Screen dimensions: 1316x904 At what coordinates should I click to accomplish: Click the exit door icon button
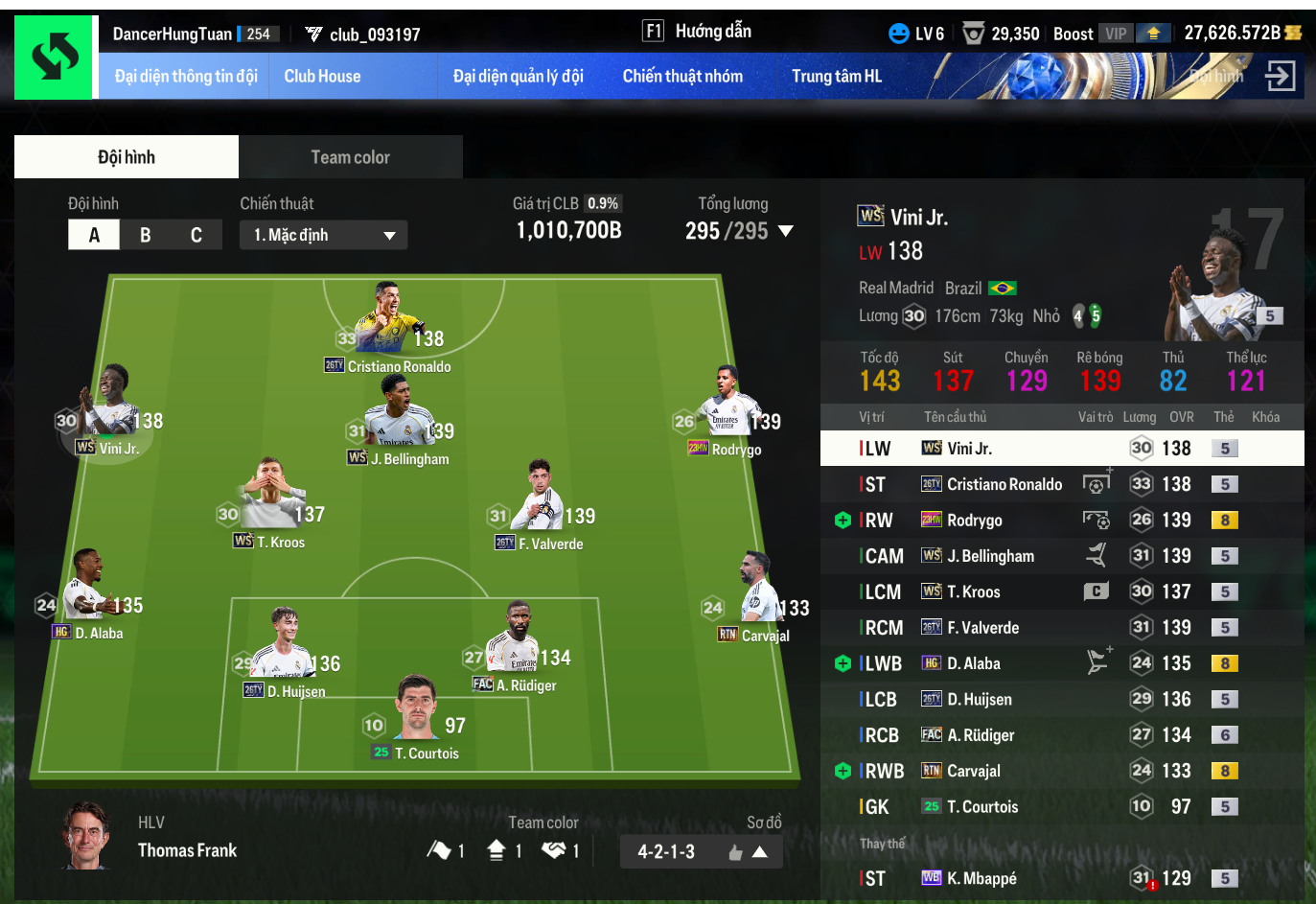[1281, 77]
